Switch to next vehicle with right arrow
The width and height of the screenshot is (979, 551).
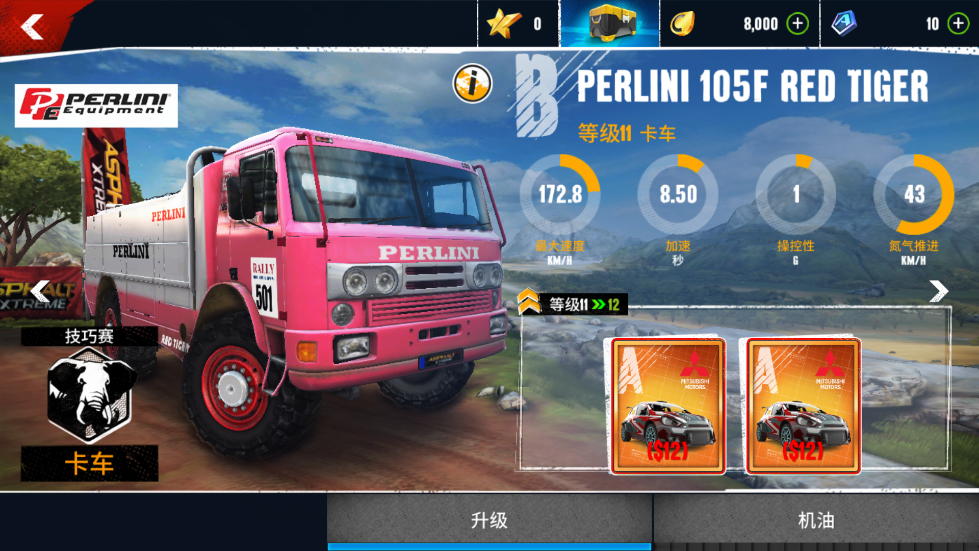coord(938,291)
